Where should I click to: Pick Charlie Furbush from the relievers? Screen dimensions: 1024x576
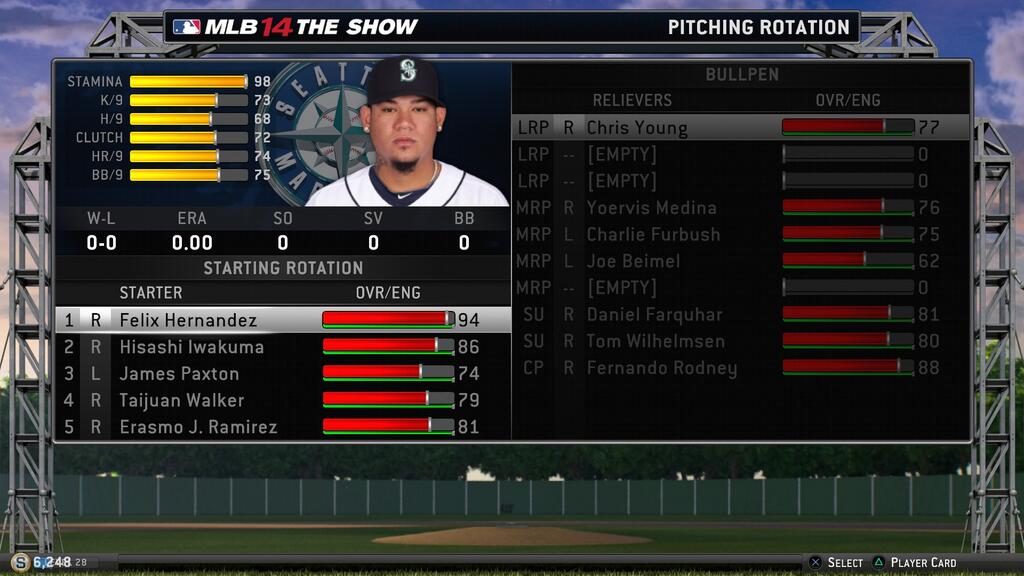[653, 234]
